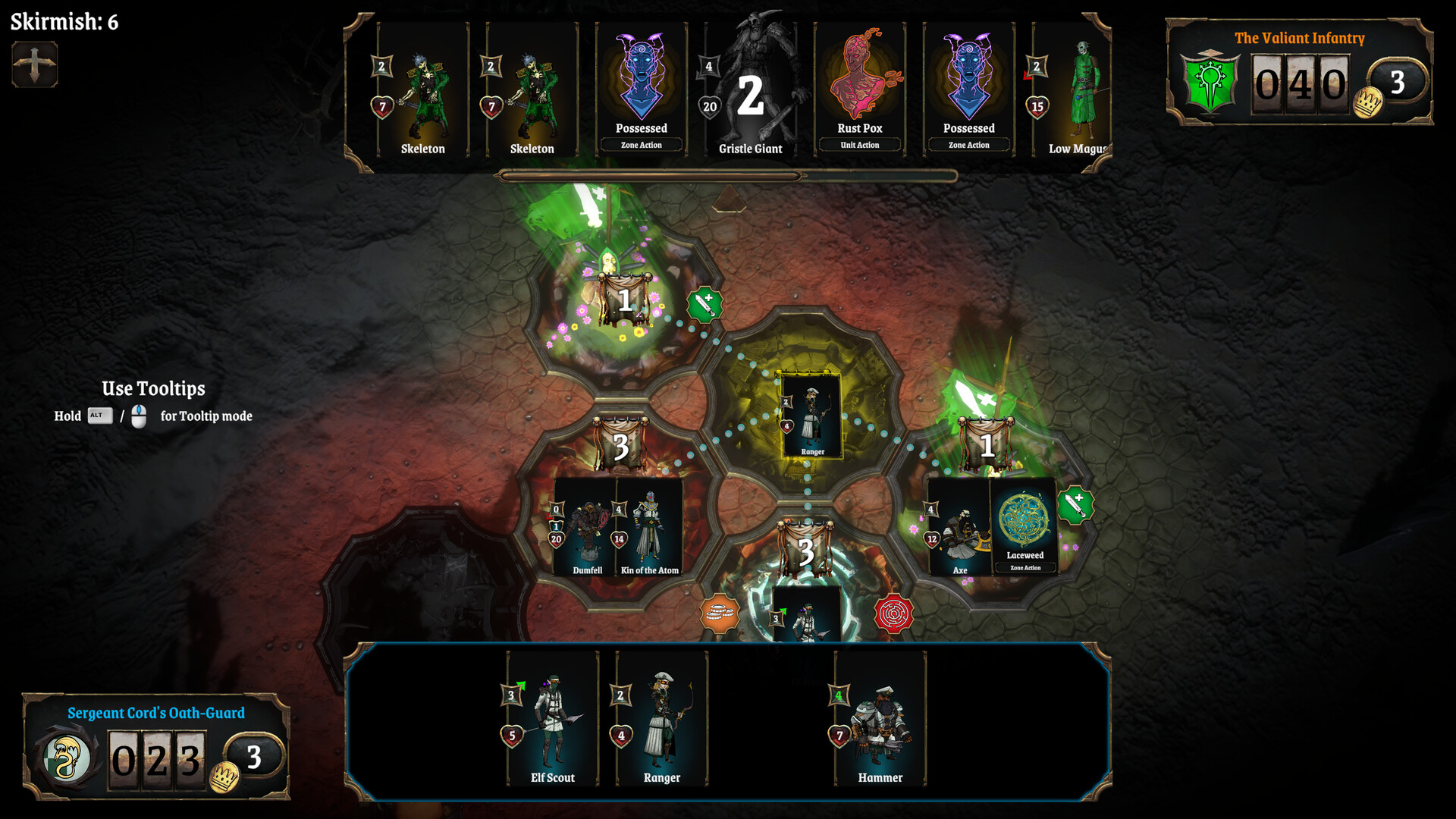Select the Axe unit card on the board

959,528
